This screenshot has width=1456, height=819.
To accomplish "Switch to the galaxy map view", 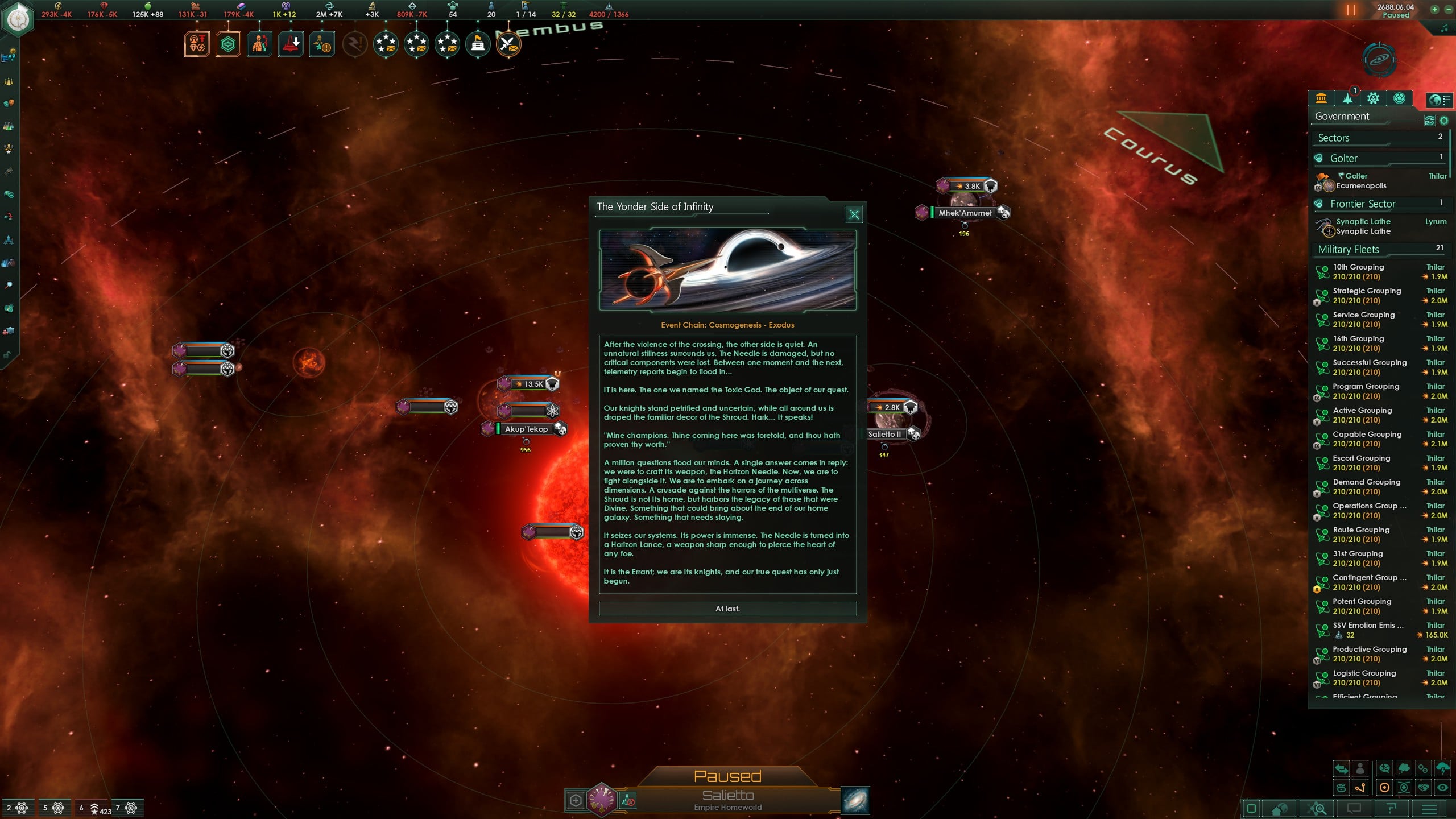I will click(x=855, y=800).
